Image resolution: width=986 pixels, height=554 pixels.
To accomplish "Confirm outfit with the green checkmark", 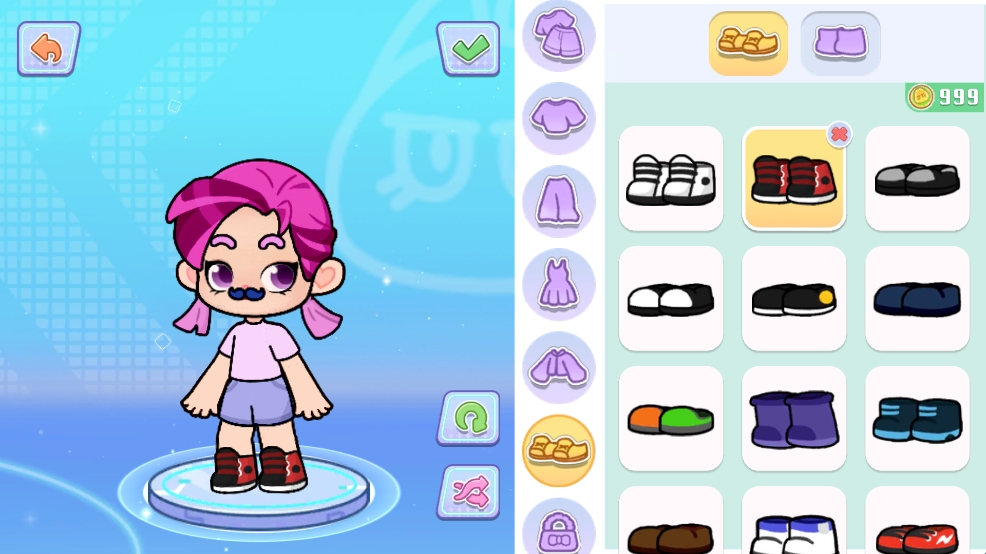I will (x=468, y=47).
